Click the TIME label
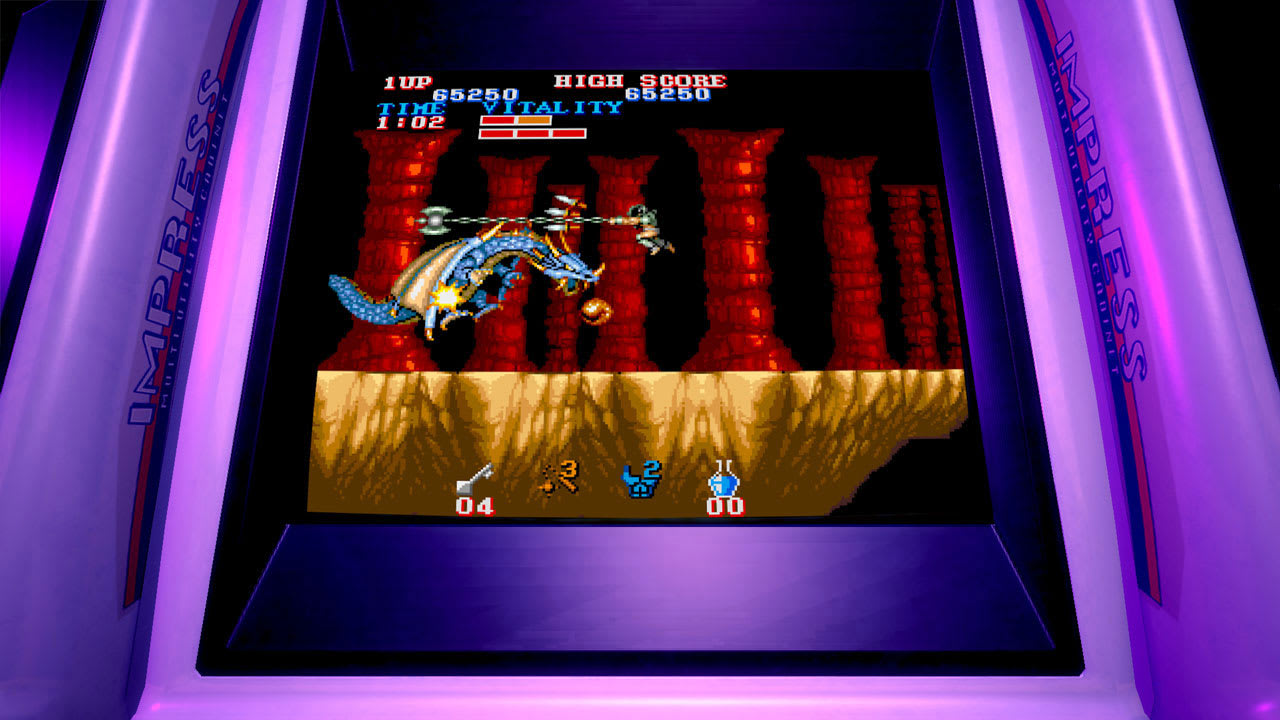 (412, 108)
